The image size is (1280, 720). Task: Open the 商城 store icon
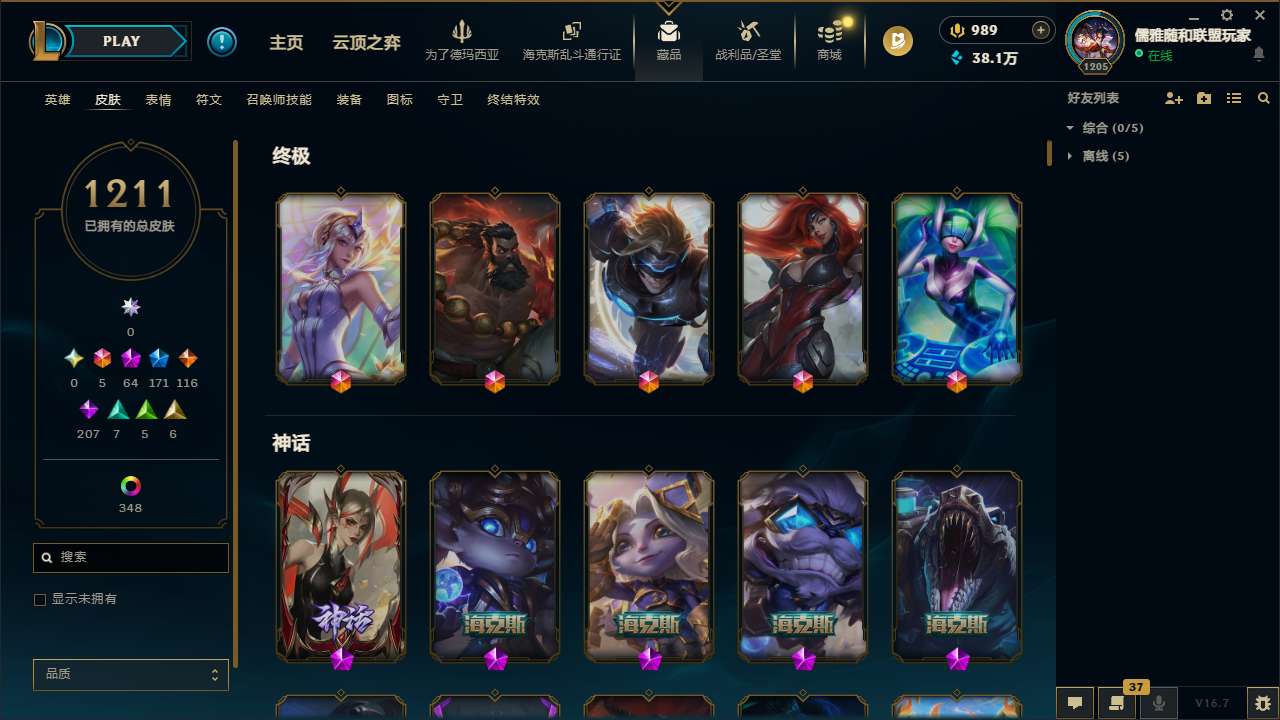click(x=828, y=40)
